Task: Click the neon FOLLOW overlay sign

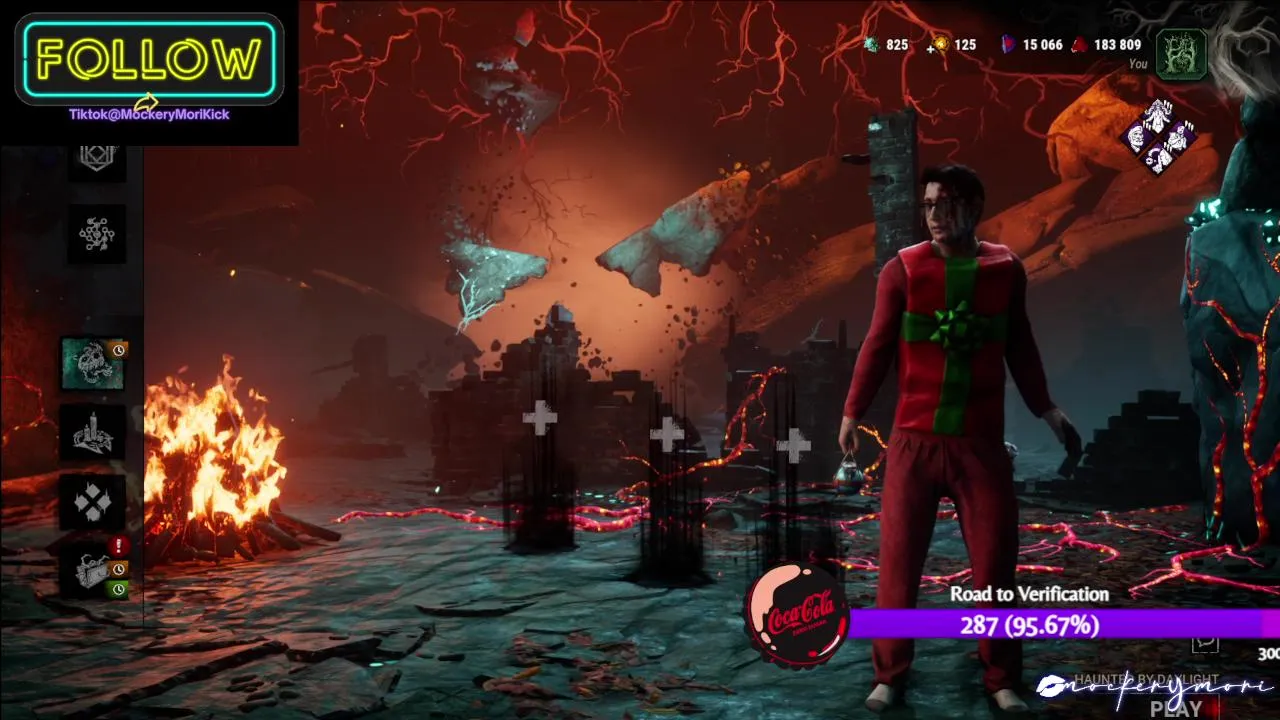Action: coord(149,60)
